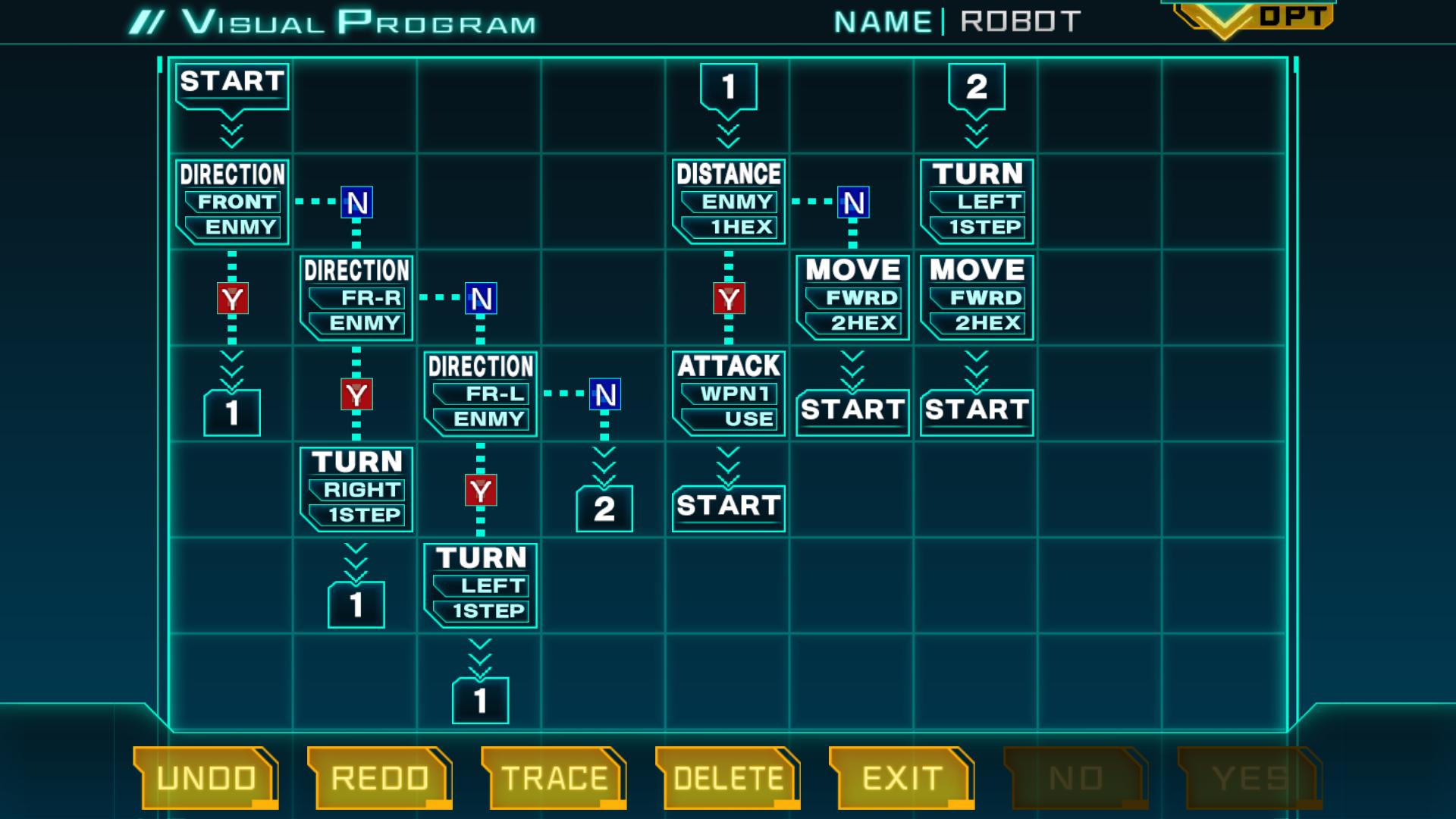This screenshot has height=819, width=1456.
Task: Click the ROBOT name field
Action: coord(1020,22)
